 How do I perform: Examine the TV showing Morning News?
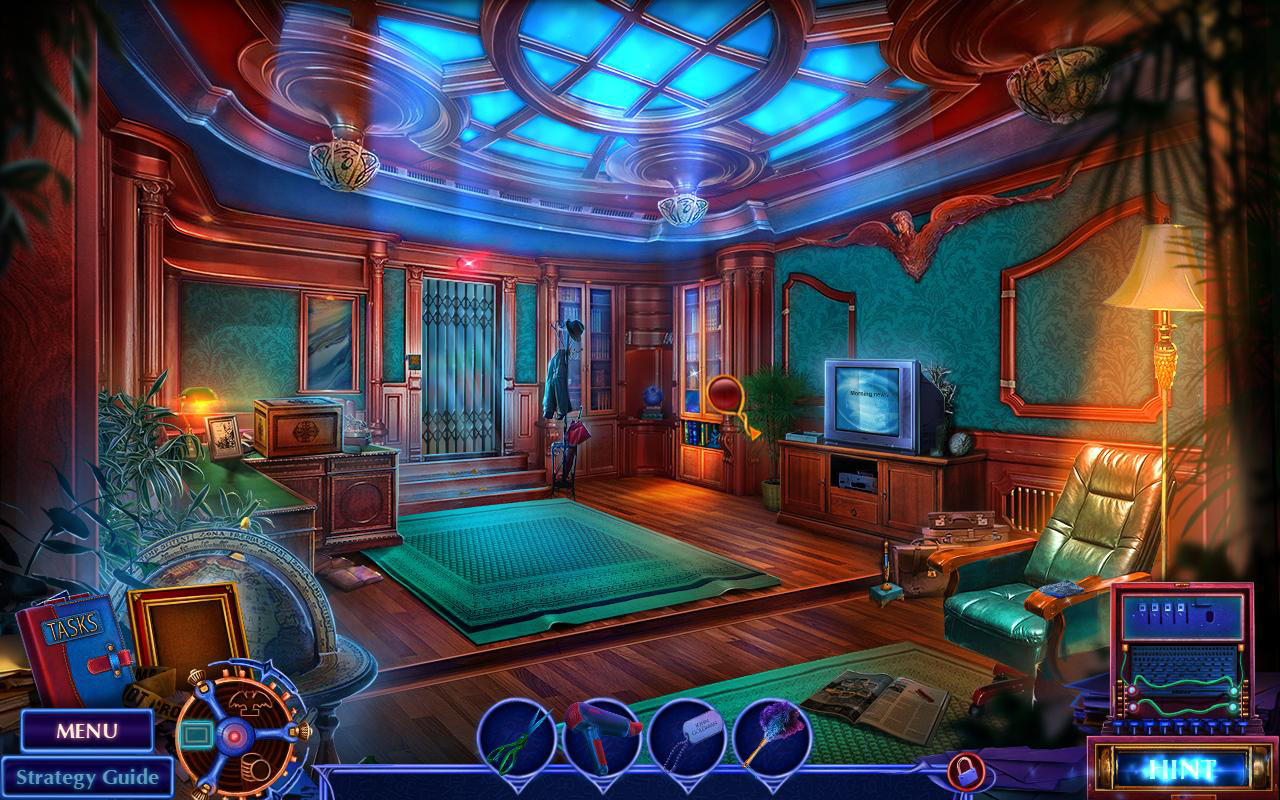[x=869, y=401]
